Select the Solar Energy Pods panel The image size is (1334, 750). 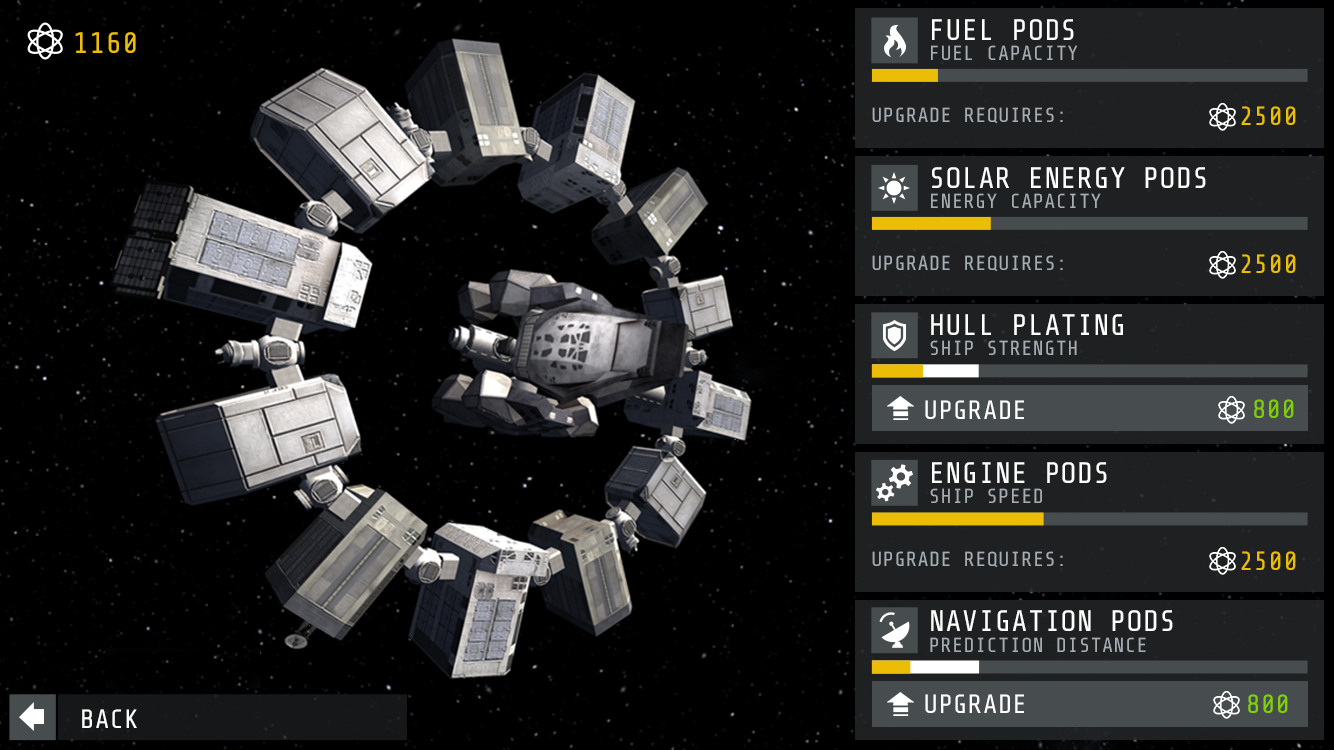1089,226
